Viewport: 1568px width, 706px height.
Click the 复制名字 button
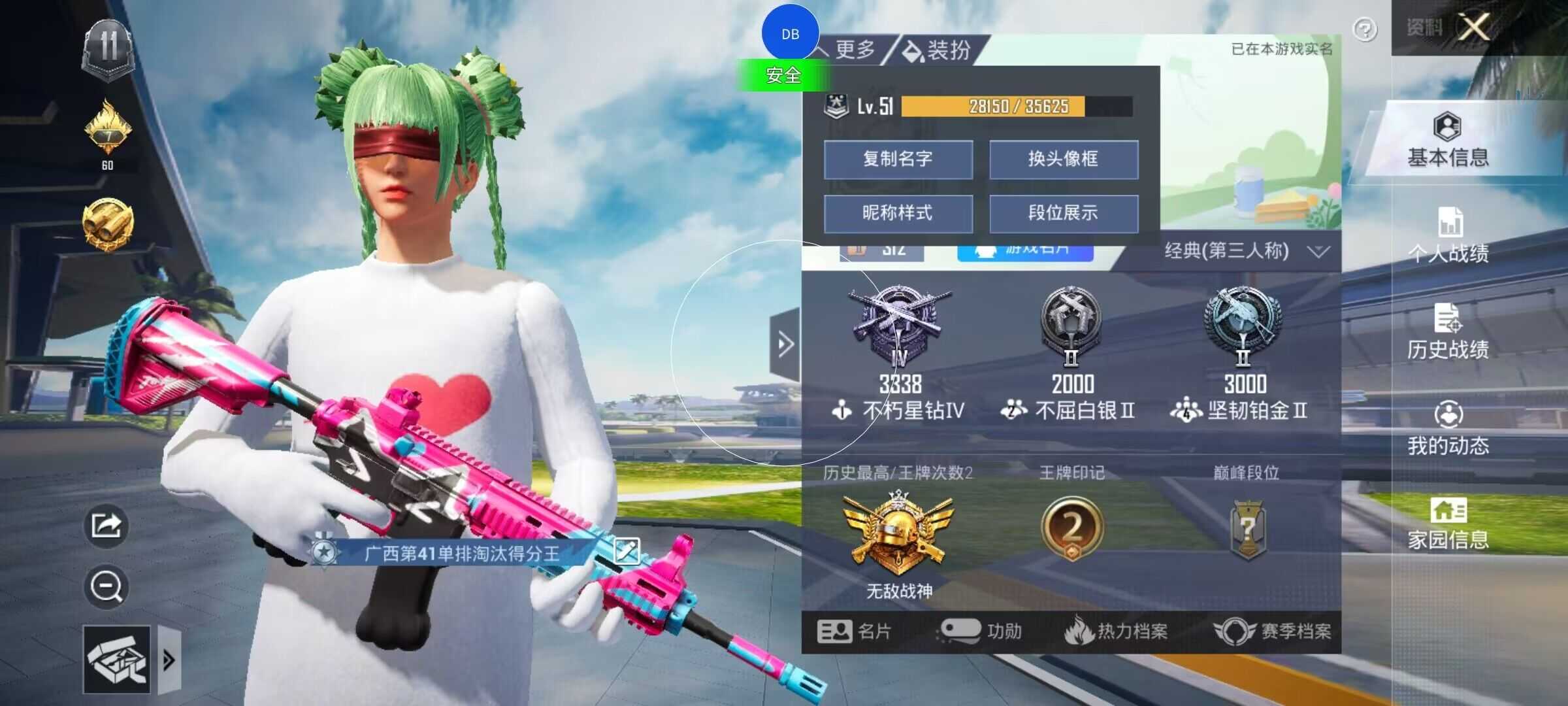(898, 159)
